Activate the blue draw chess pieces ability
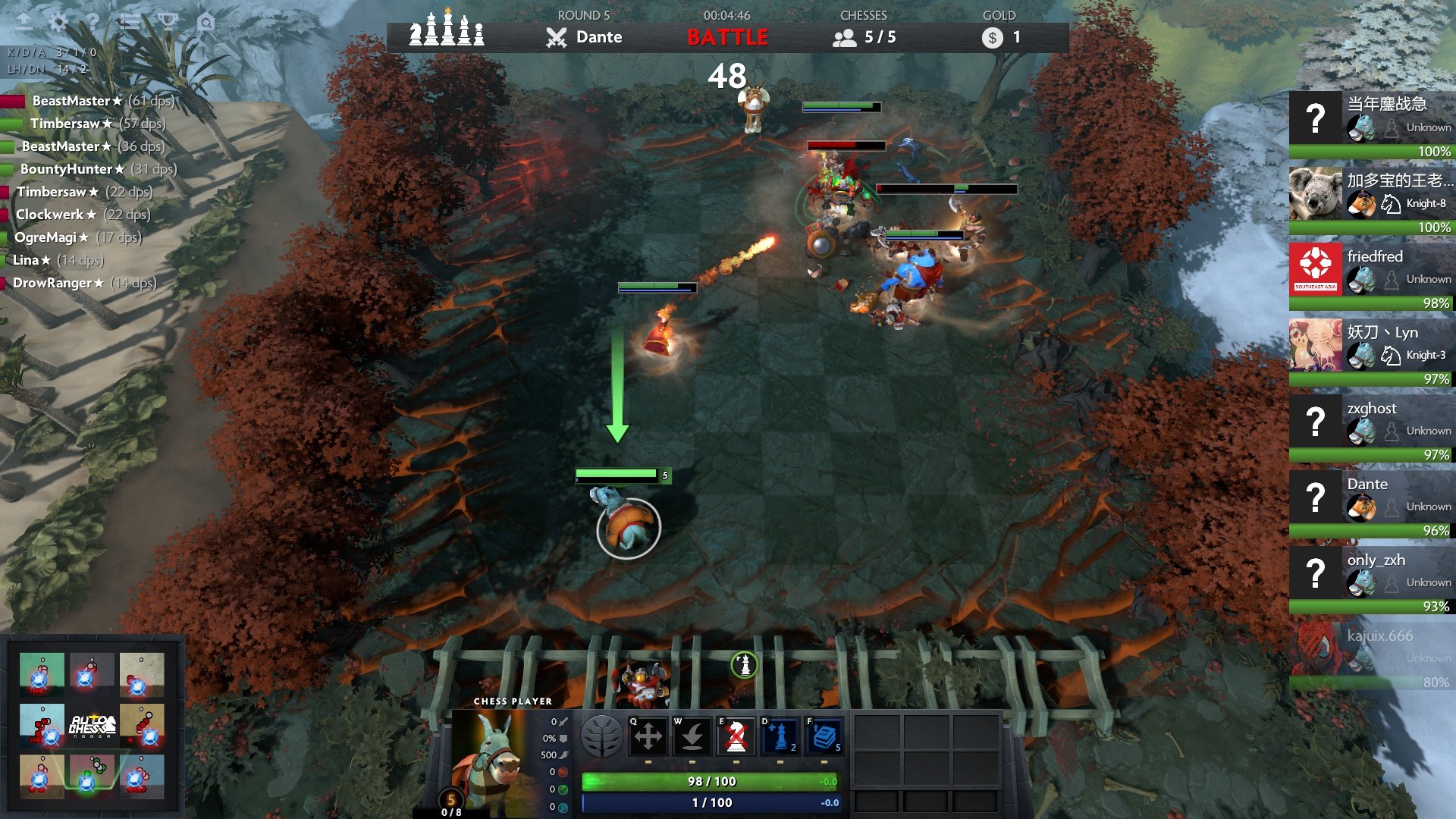1456x819 pixels. coord(780,736)
